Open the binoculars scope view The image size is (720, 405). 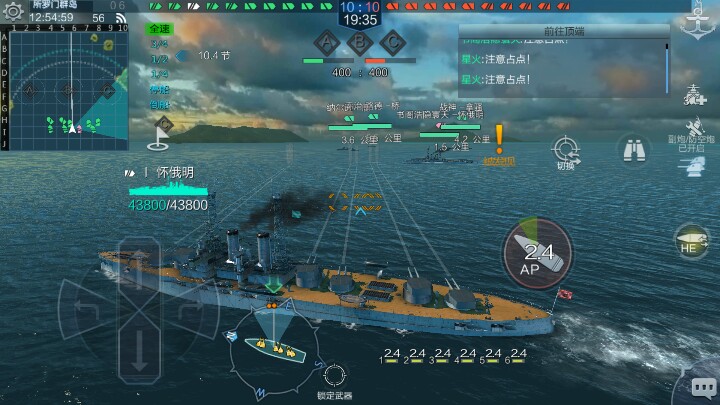(x=632, y=149)
